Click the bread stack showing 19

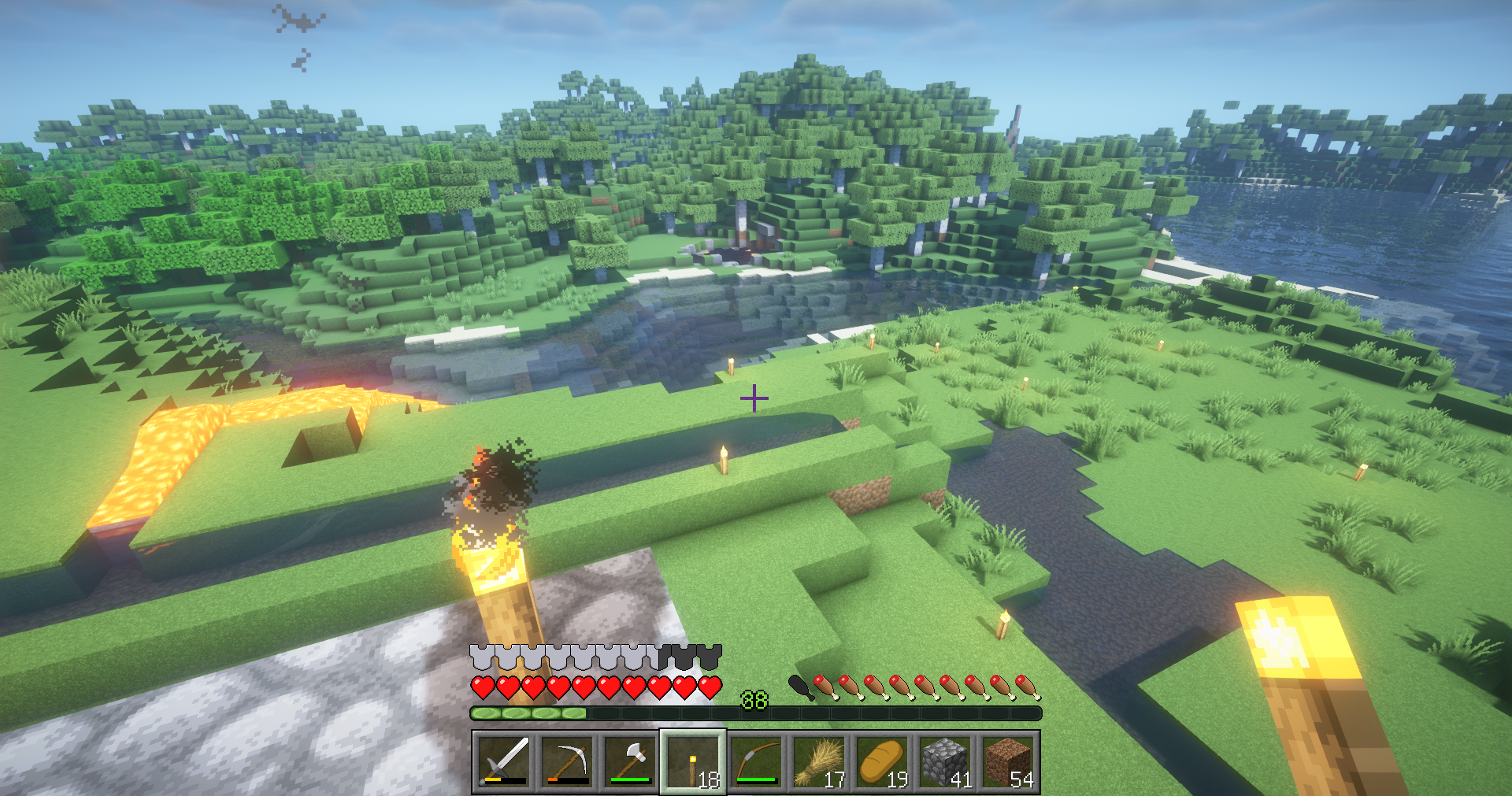click(884, 760)
